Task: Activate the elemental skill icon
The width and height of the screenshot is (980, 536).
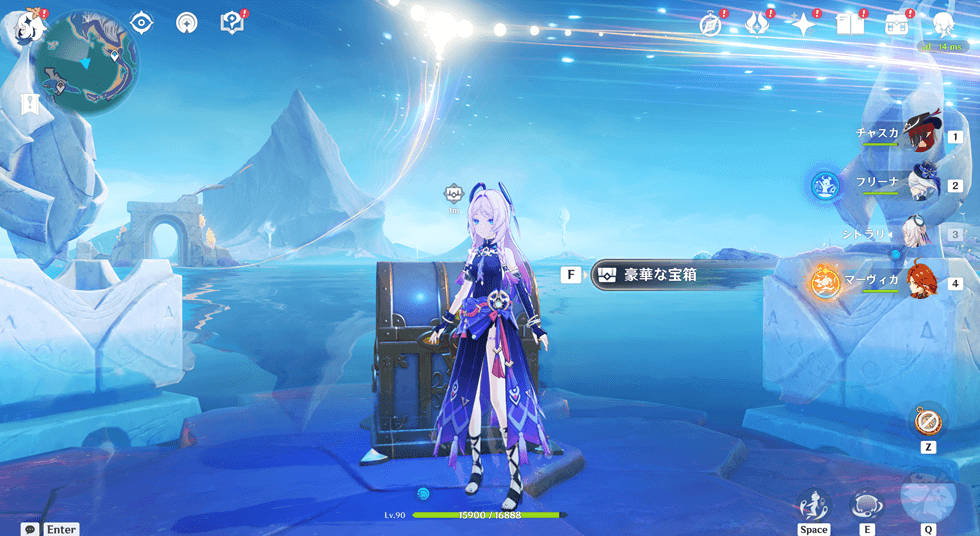Action: point(865,505)
